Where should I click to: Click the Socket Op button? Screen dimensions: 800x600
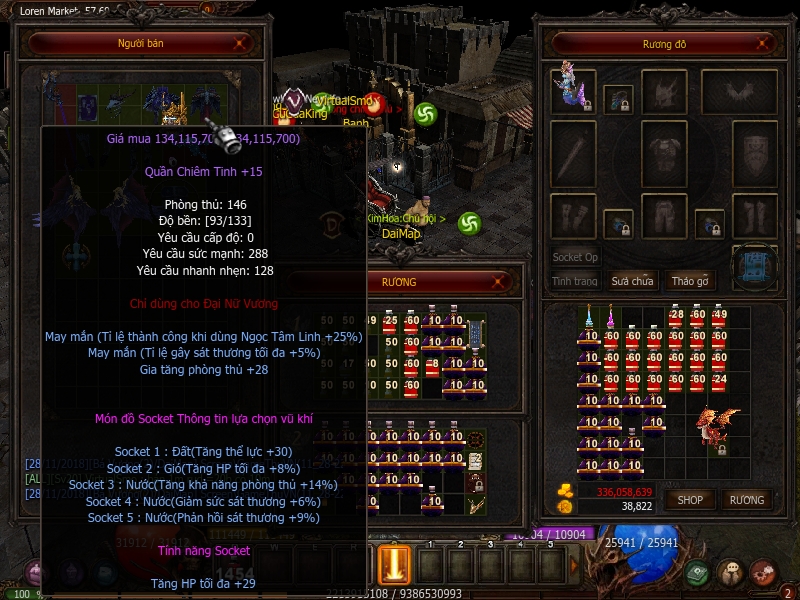pos(575,257)
